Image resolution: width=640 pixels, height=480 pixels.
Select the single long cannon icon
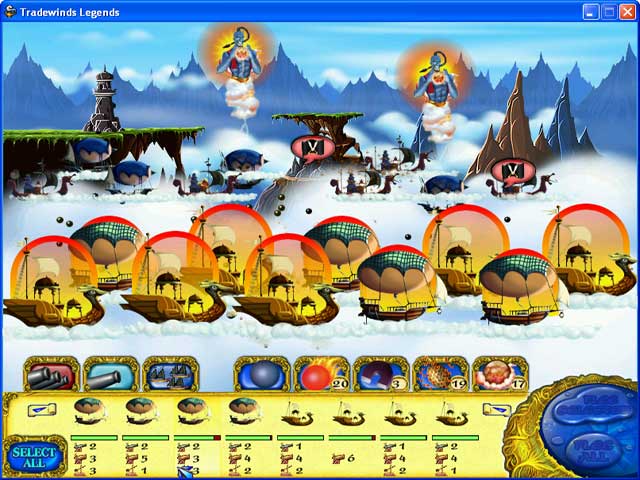tap(110, 374)
